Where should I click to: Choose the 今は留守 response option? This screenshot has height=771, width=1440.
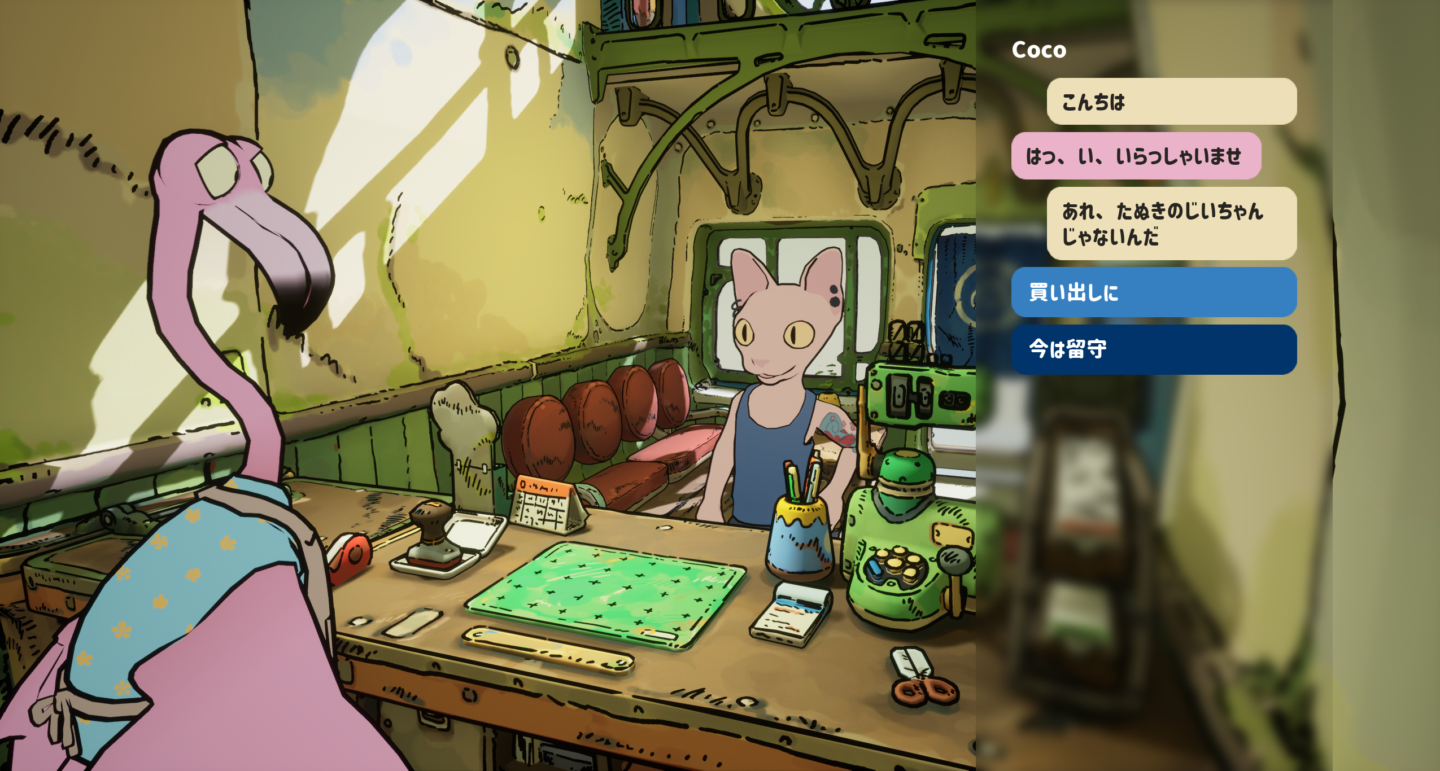[x=1154, y=349]
